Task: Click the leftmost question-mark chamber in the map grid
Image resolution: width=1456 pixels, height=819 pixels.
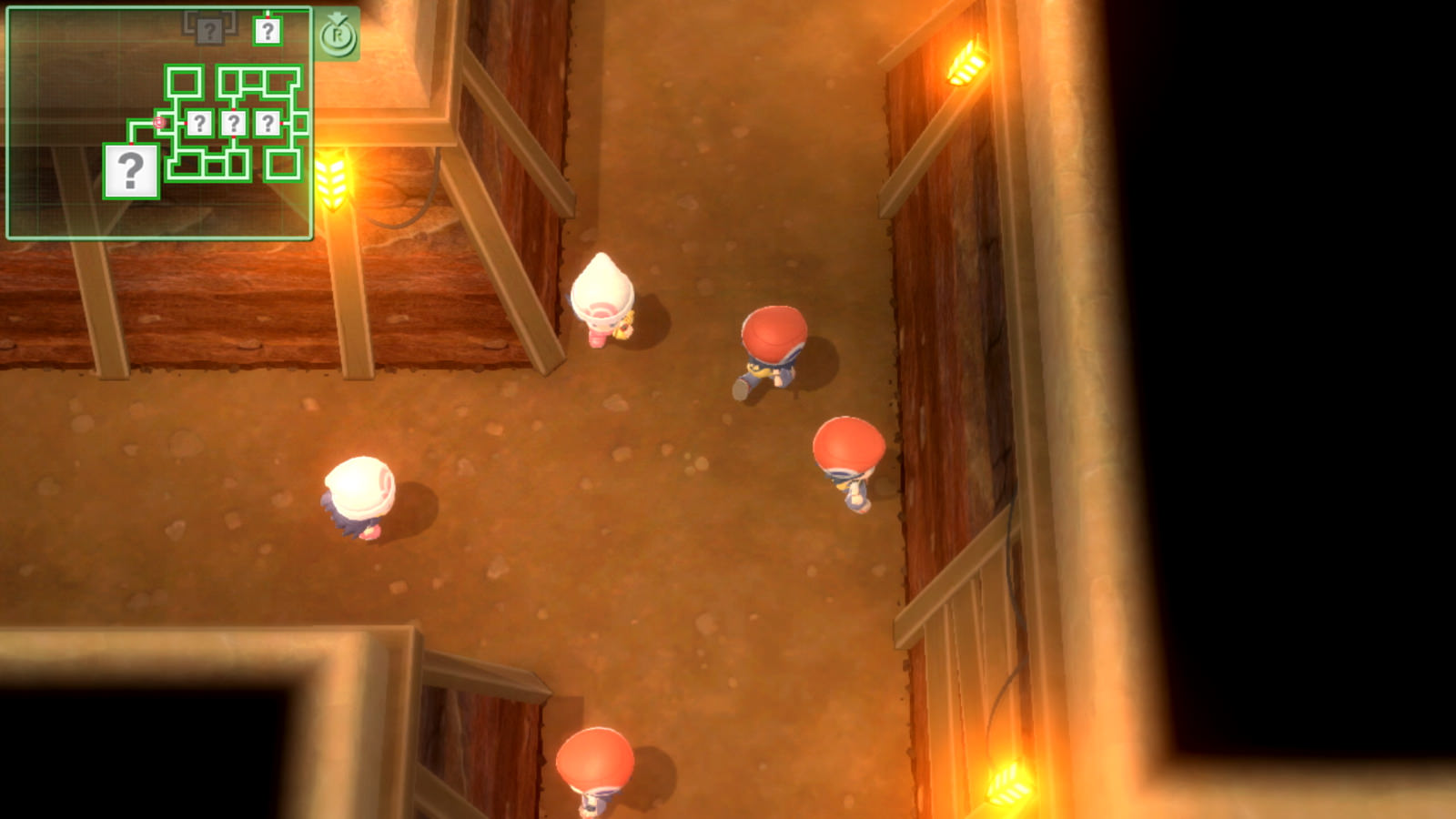Action: pyautogui.click(x=200, y=121)
